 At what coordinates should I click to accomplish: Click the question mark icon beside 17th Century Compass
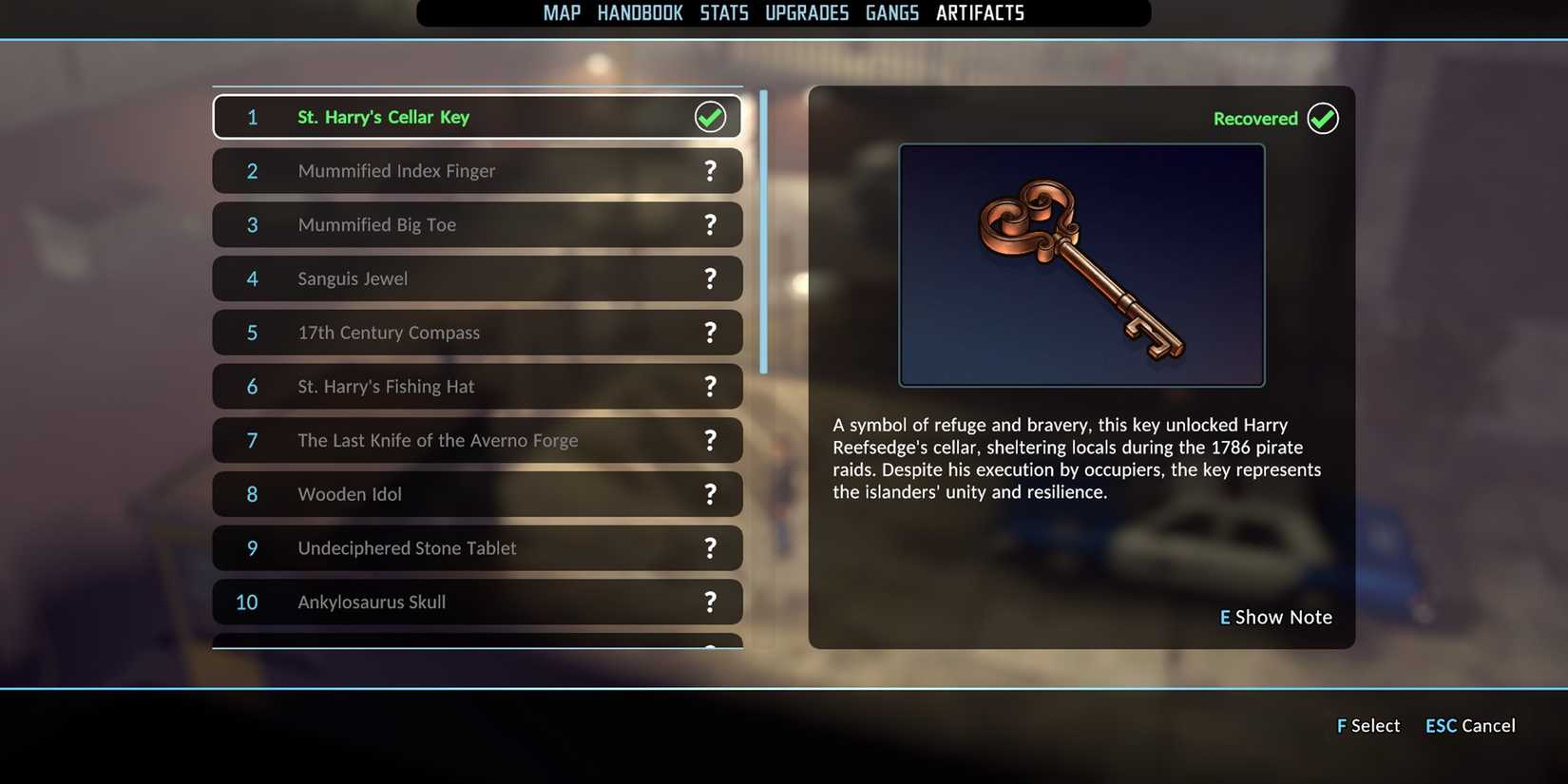coord(709,333)
